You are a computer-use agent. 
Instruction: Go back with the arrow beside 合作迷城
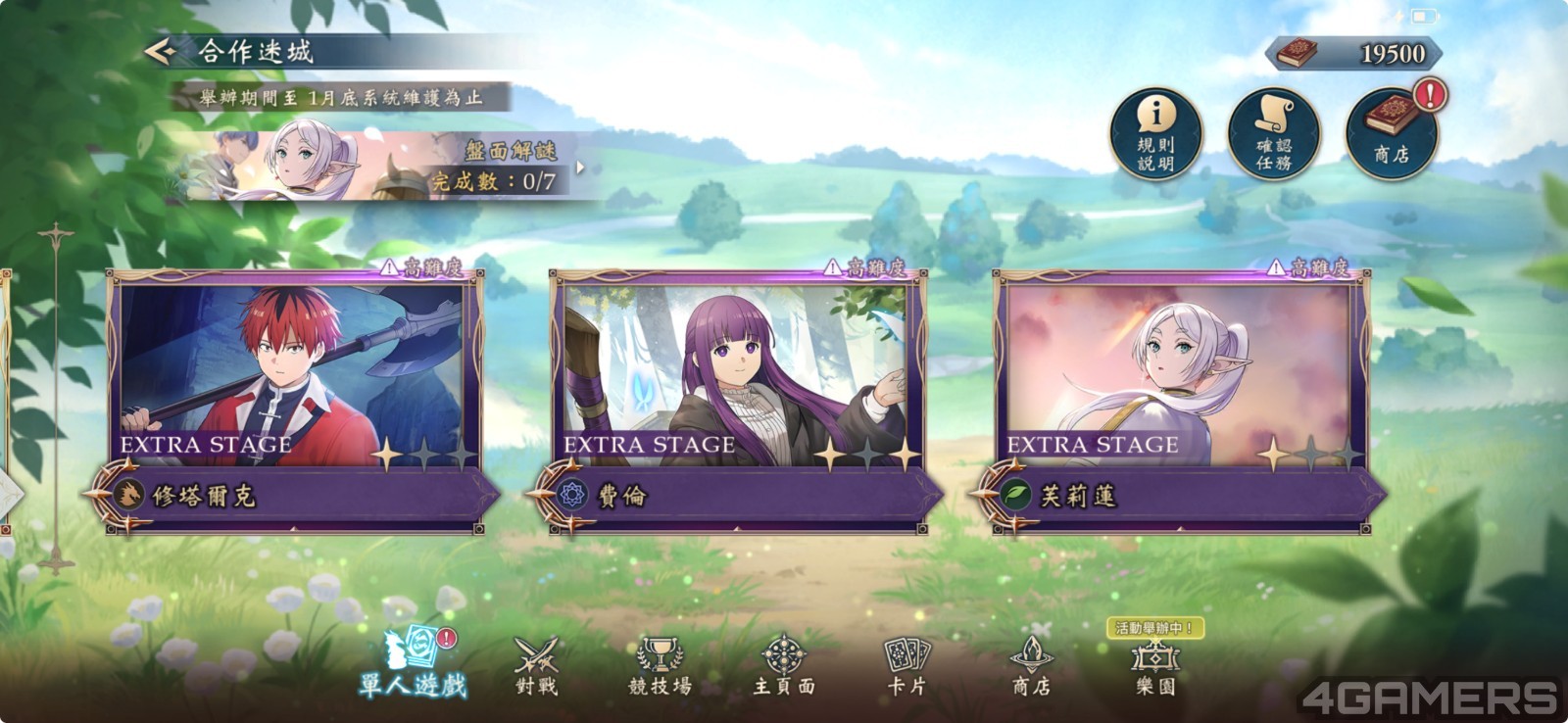160,51
